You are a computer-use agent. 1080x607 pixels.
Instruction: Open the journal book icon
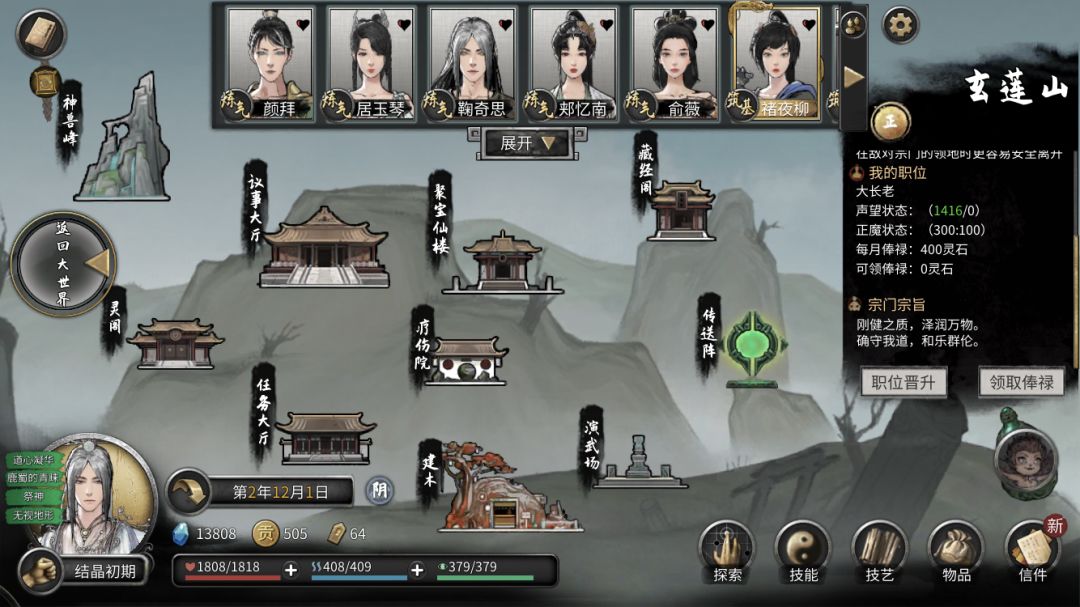click(x=41, y=35)
